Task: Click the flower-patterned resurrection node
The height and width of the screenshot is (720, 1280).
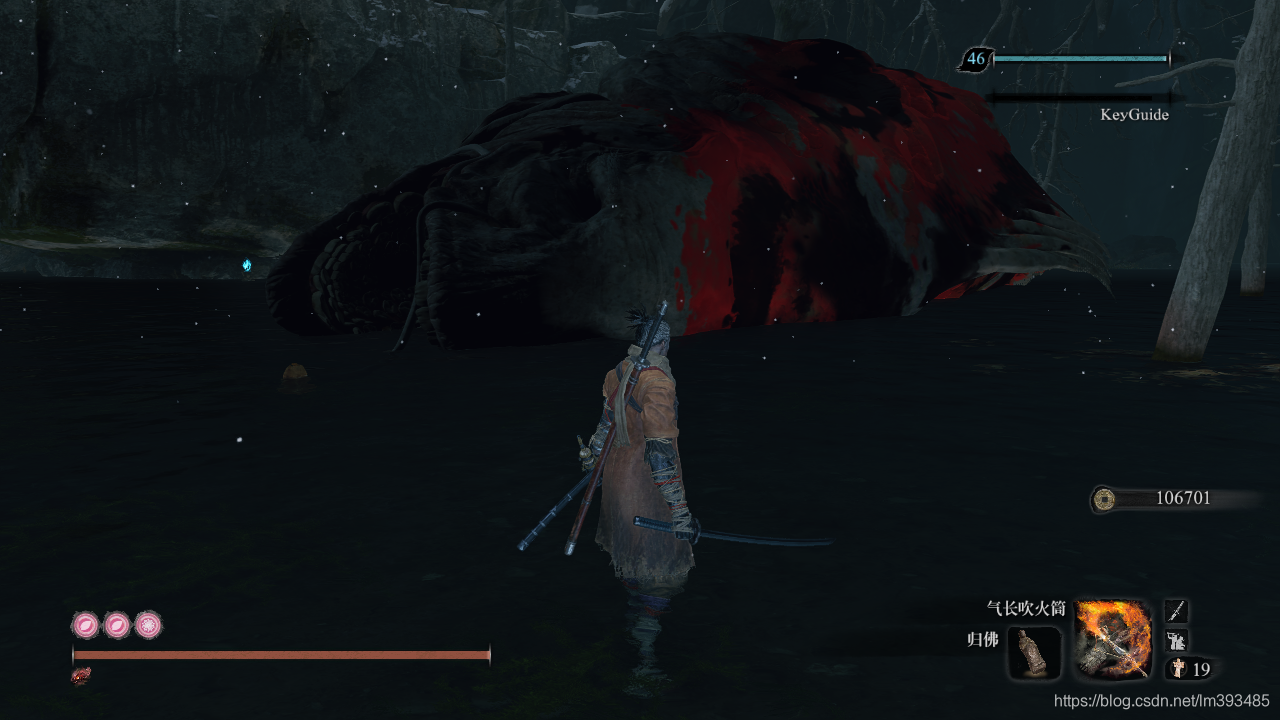Action: [148, 626]
